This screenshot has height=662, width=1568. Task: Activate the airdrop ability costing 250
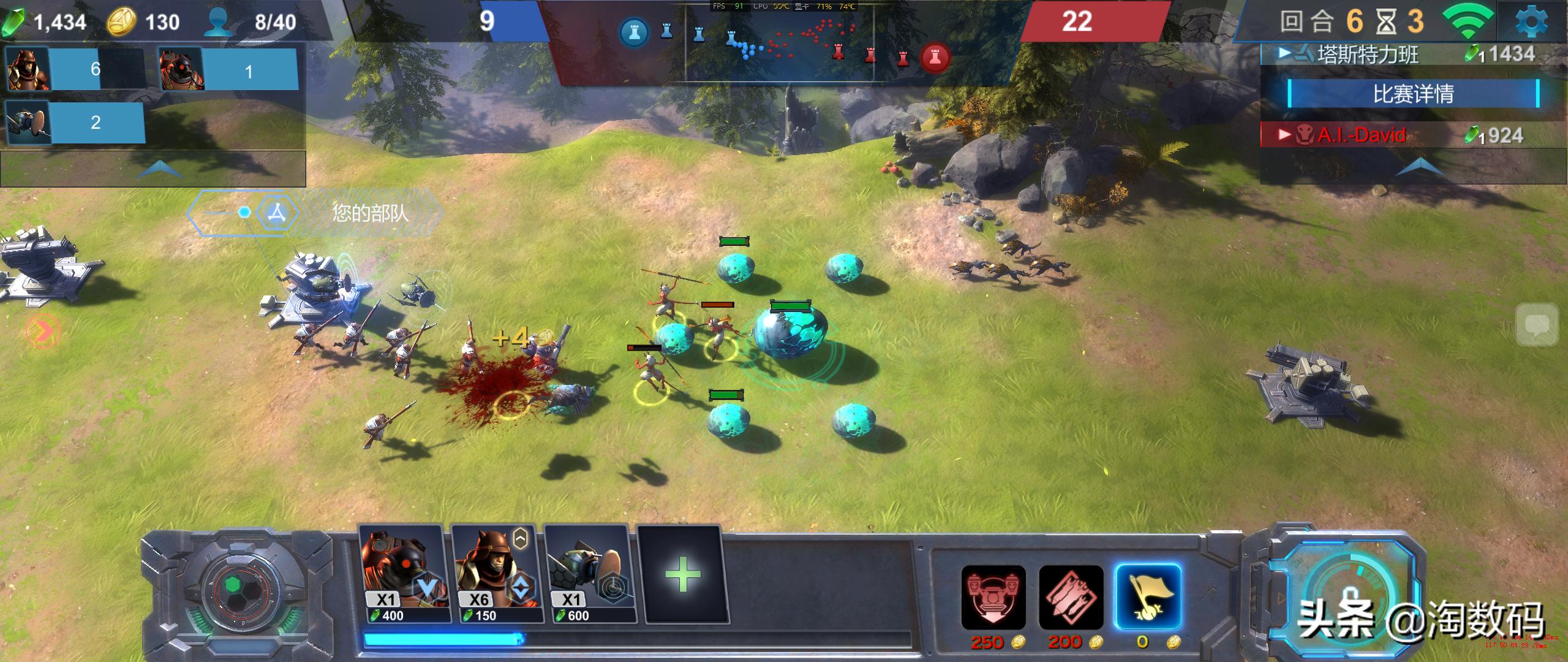click(x=993, y=598)
